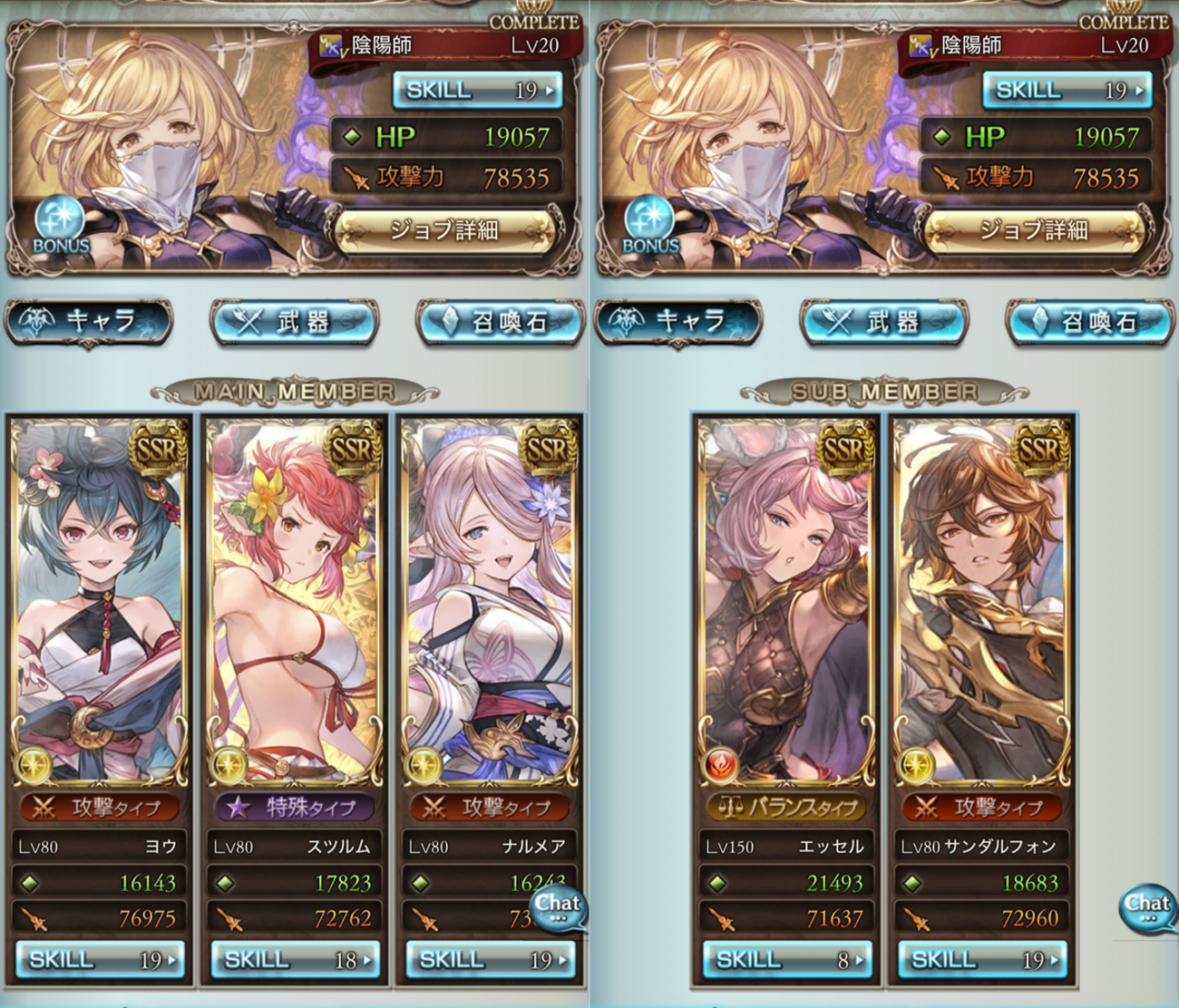Image resolution: width=1179 pixels, height=1008 pixels.
Task: Open ヨウ's SKILL 19 button
Action: coord(101,959)
